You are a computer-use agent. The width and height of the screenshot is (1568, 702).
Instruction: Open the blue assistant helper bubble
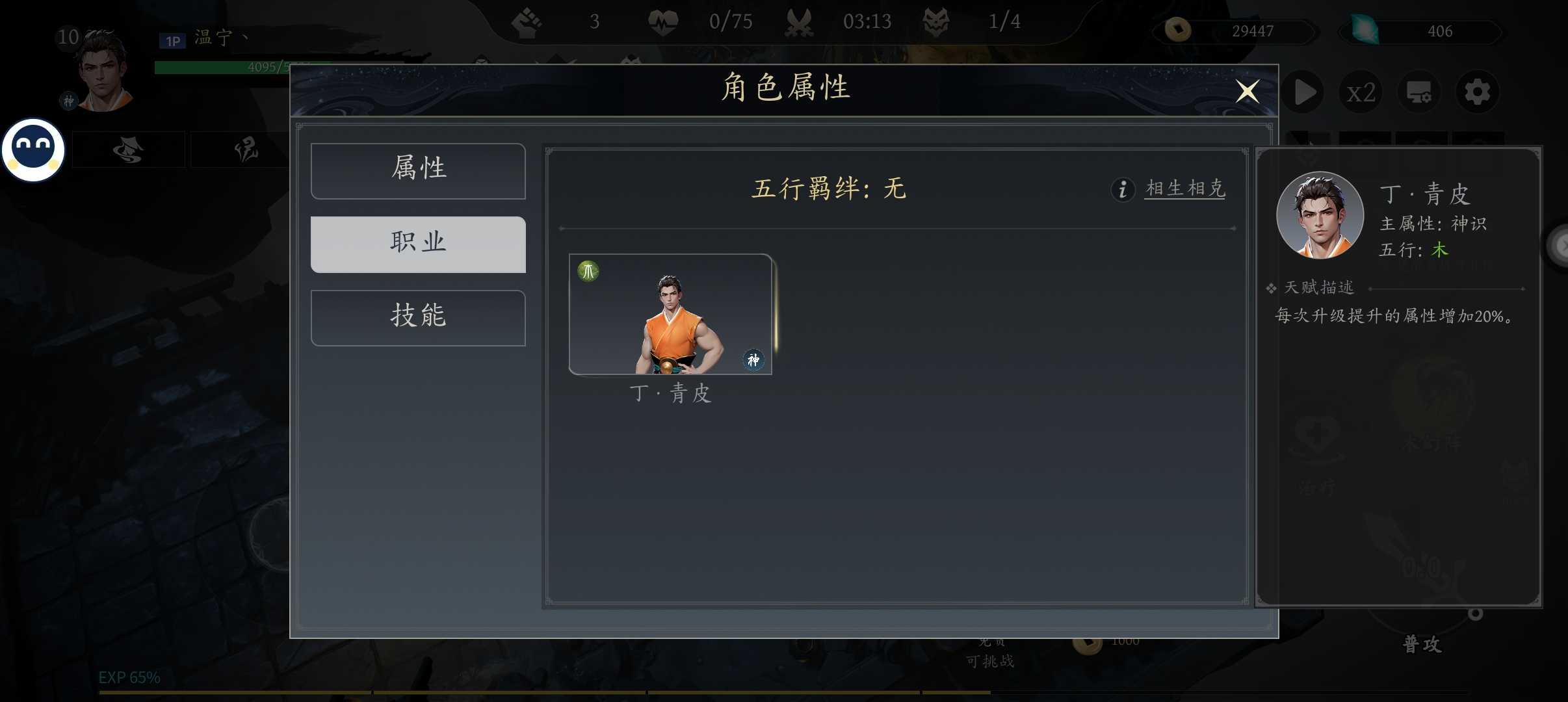32,148
